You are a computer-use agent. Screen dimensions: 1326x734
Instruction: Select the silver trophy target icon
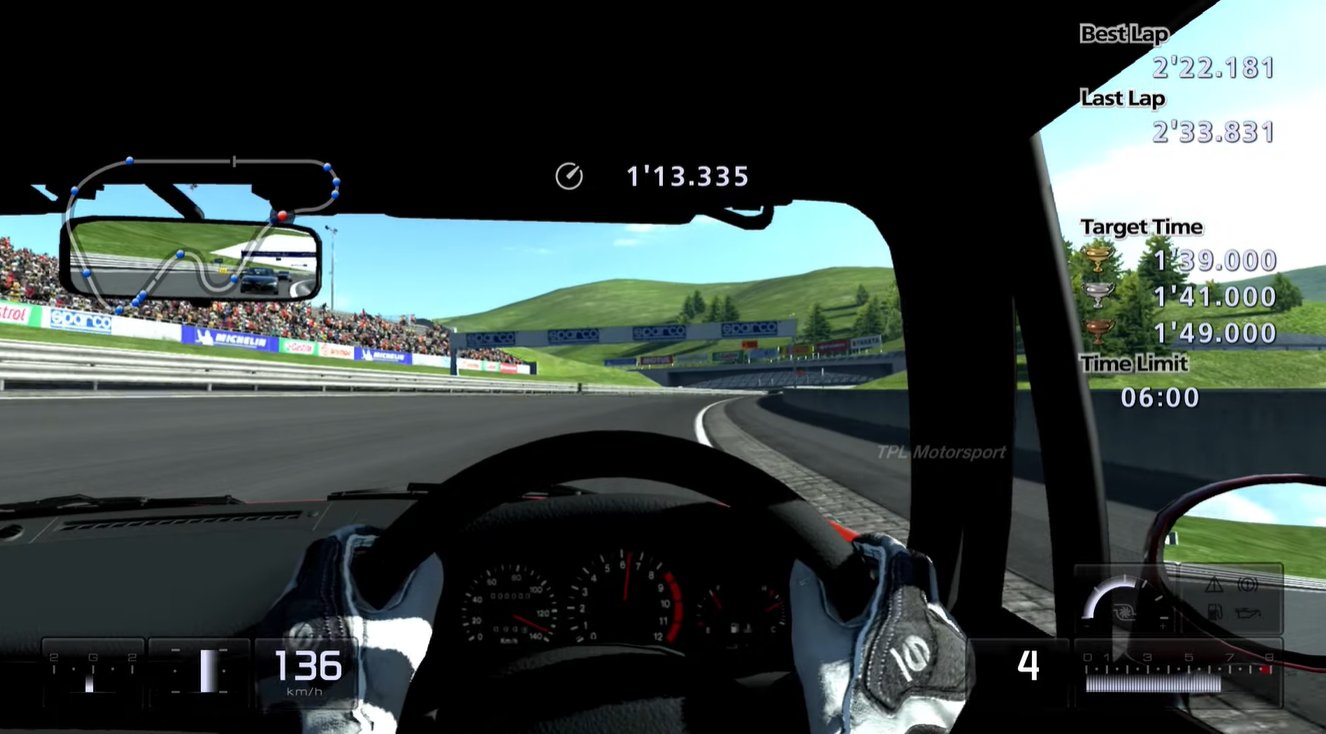tap(1099, 296)
